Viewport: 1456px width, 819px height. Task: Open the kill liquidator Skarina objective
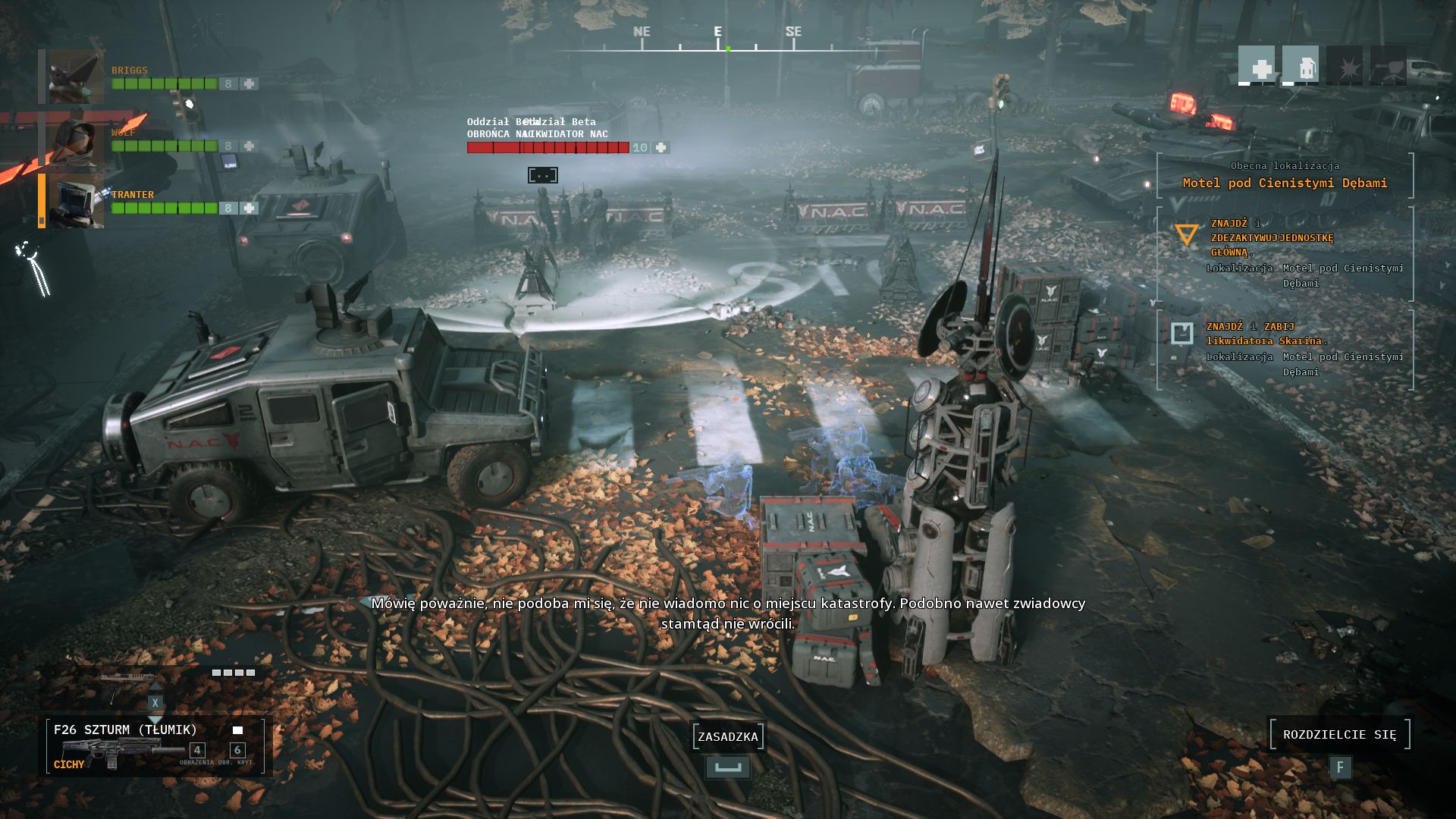point(1285,348)
